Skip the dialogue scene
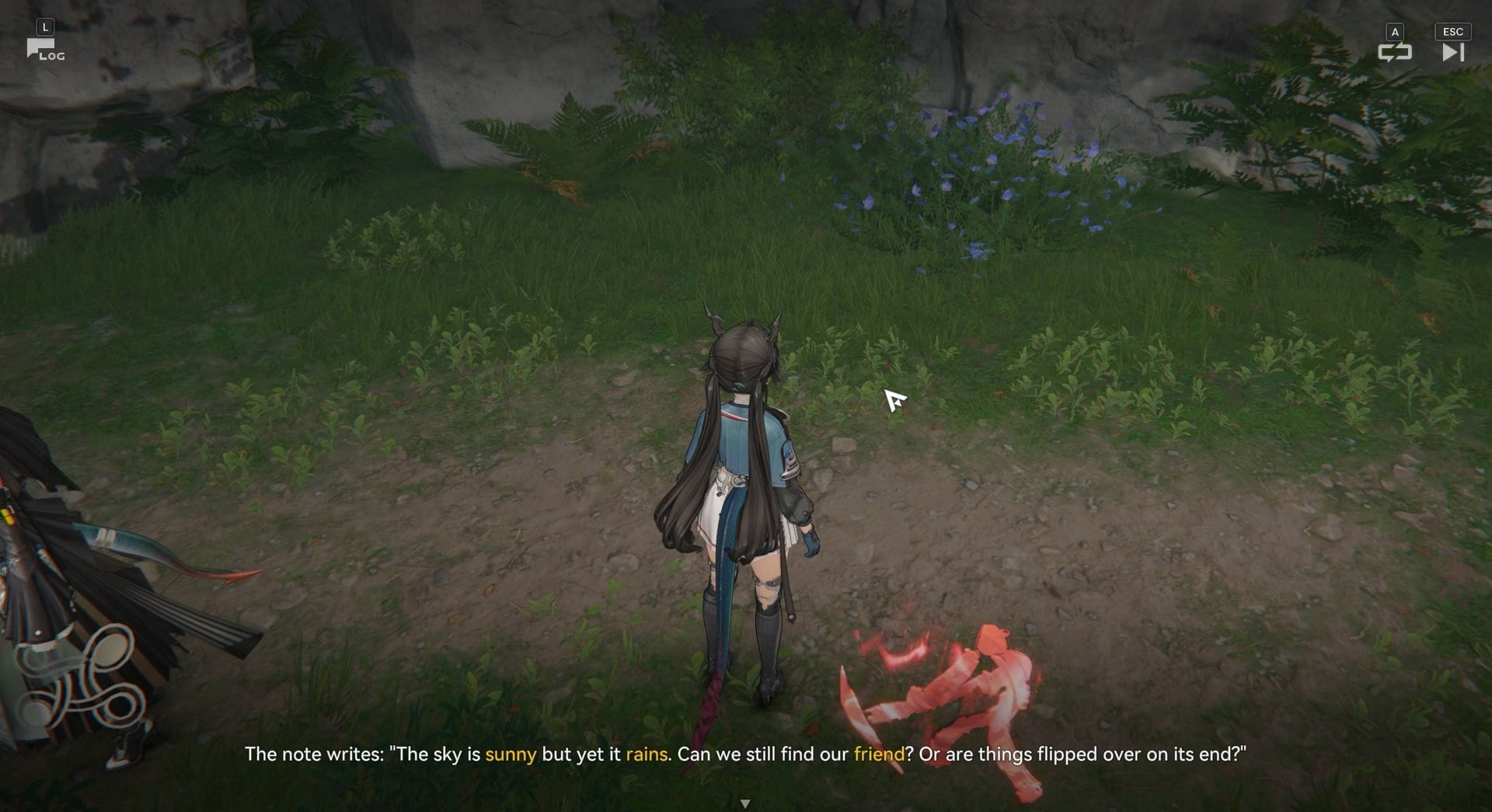 click(x=1452, y=51)
